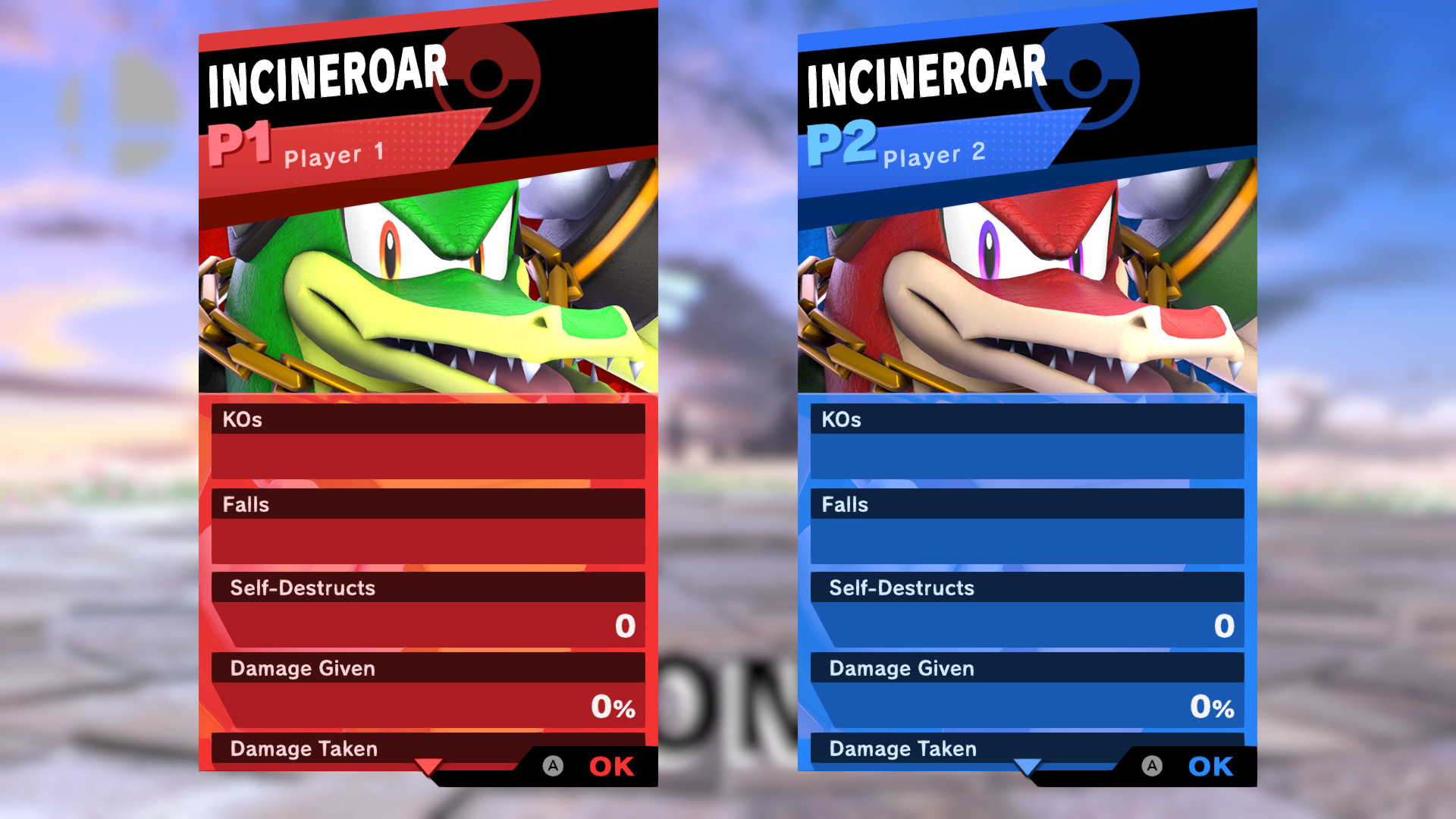Click the 0% Damage Given value on the red card

point(613,707)
